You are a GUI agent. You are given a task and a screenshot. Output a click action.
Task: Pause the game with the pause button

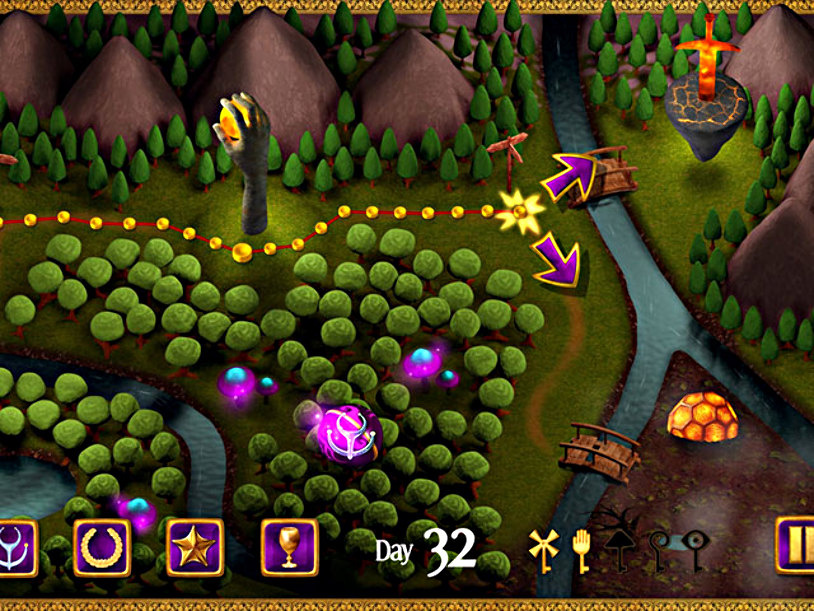point(796,548)
